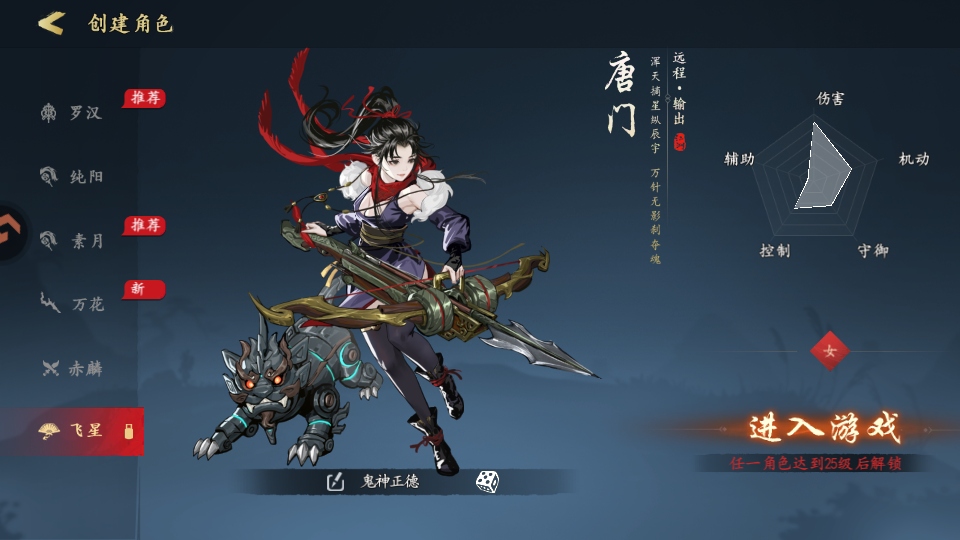This screenshot has height=540, width=960.
Task: Choose the 纯阳 class
Action: point(73,177)
